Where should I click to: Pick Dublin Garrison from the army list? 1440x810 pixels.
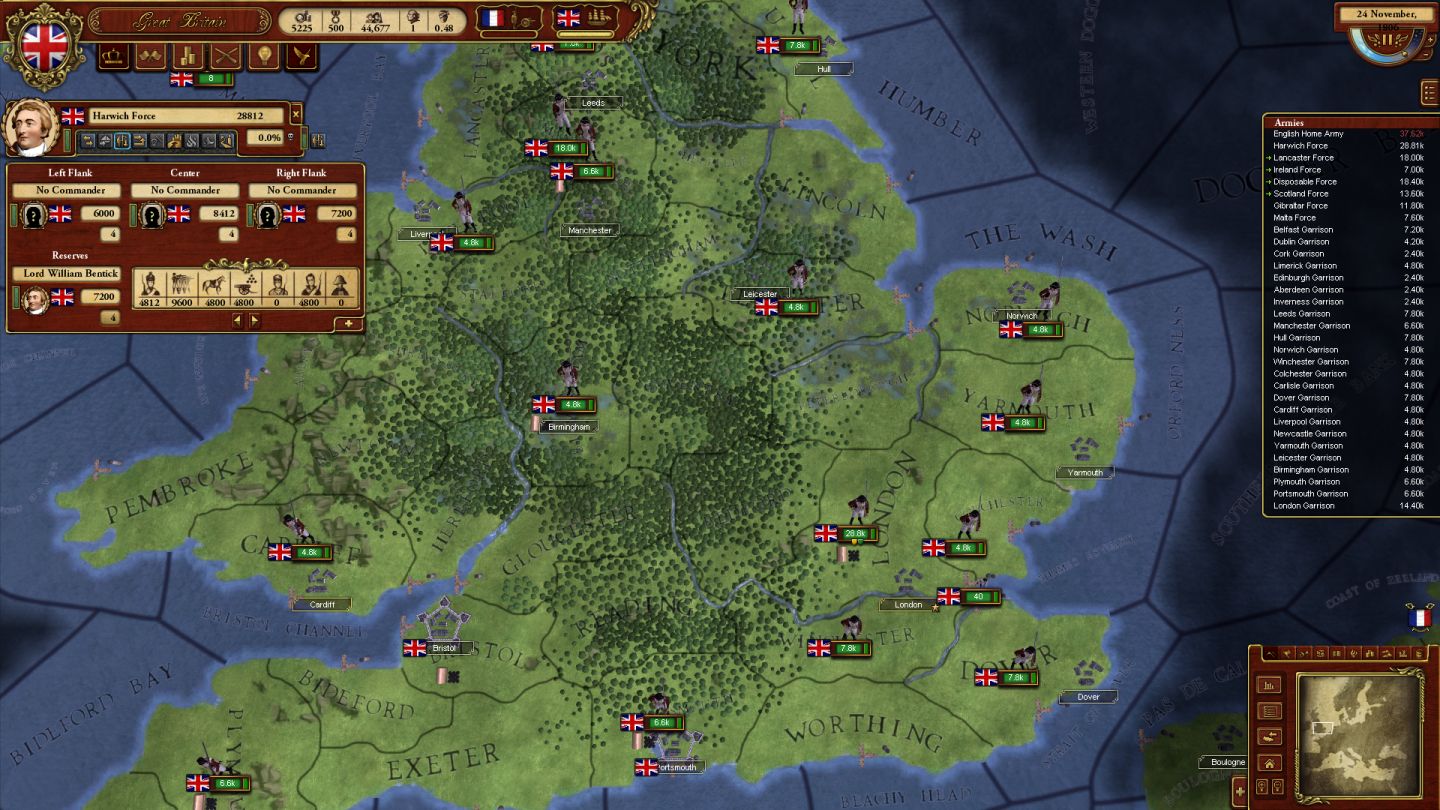1301,242
